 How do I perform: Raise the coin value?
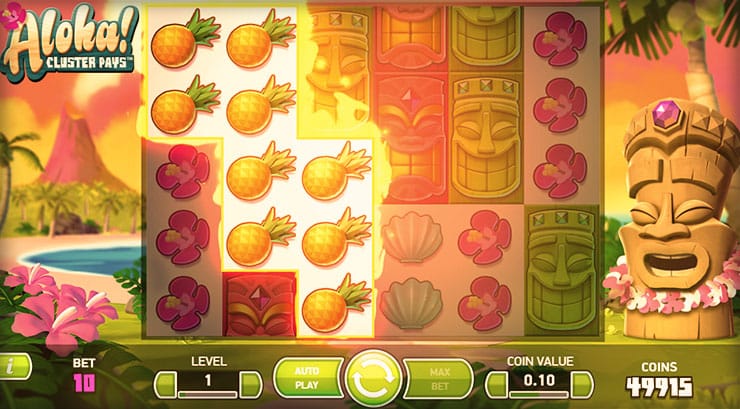coord(581,384)
